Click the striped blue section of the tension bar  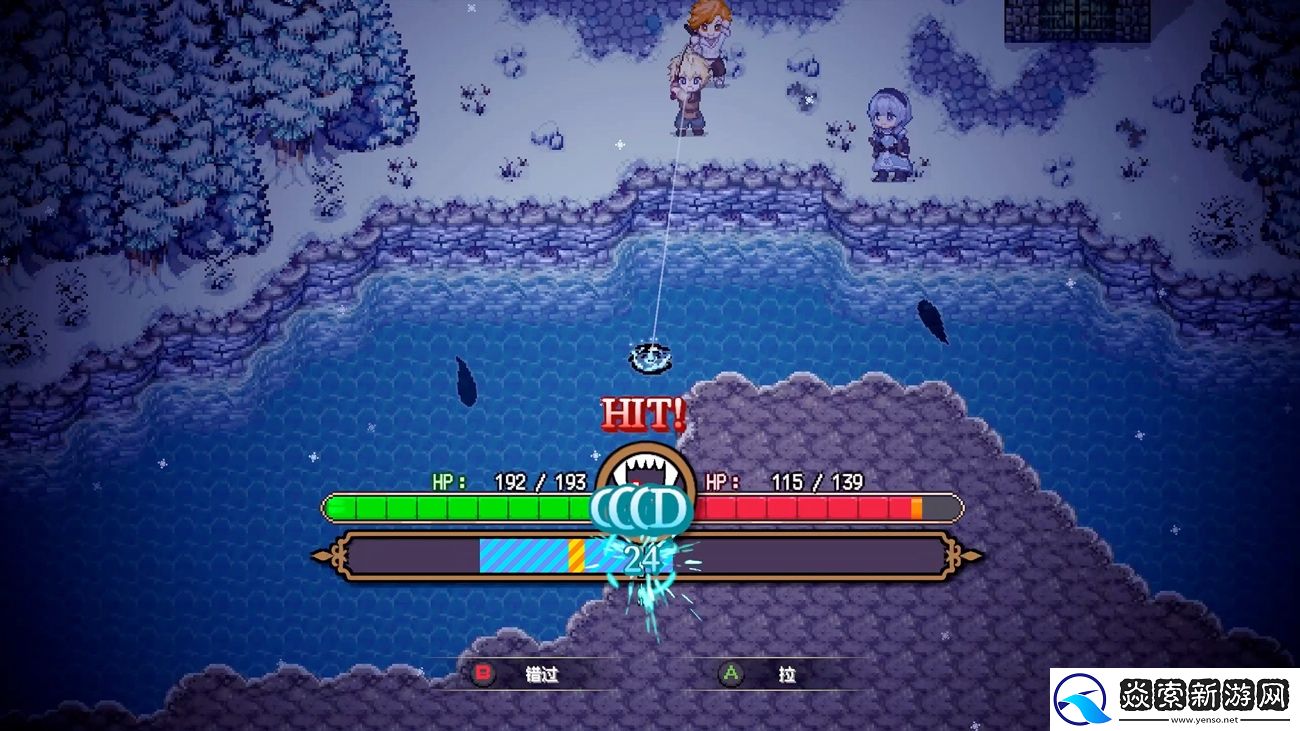click(x=520, y=558)
